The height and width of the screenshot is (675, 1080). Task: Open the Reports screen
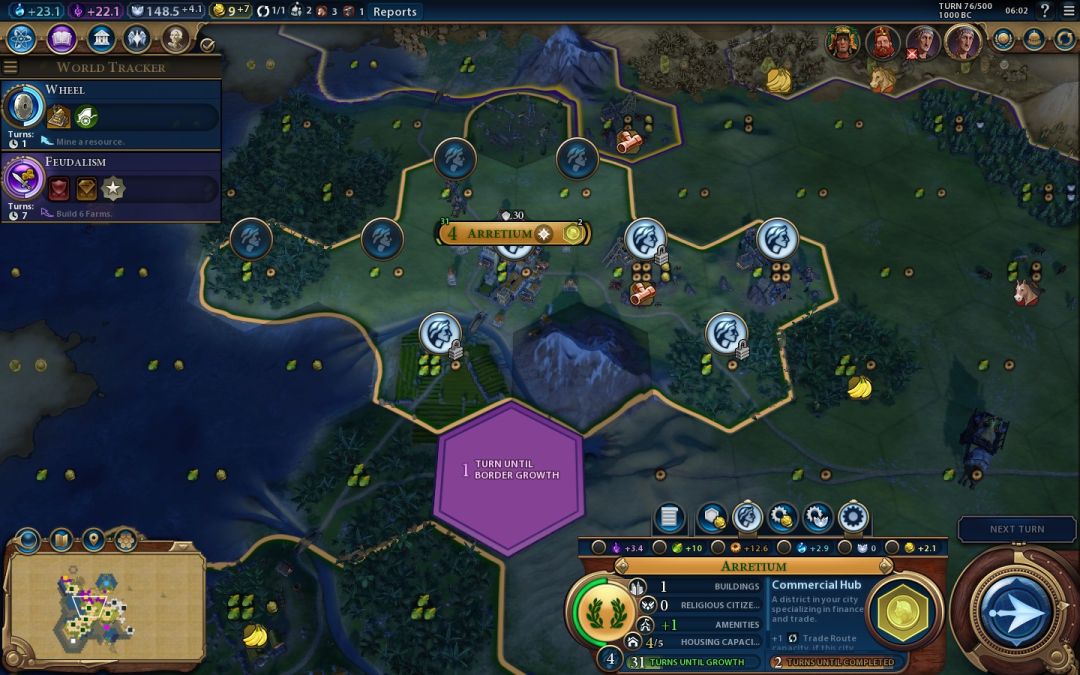pyautogui.click(x=394, y=11)
